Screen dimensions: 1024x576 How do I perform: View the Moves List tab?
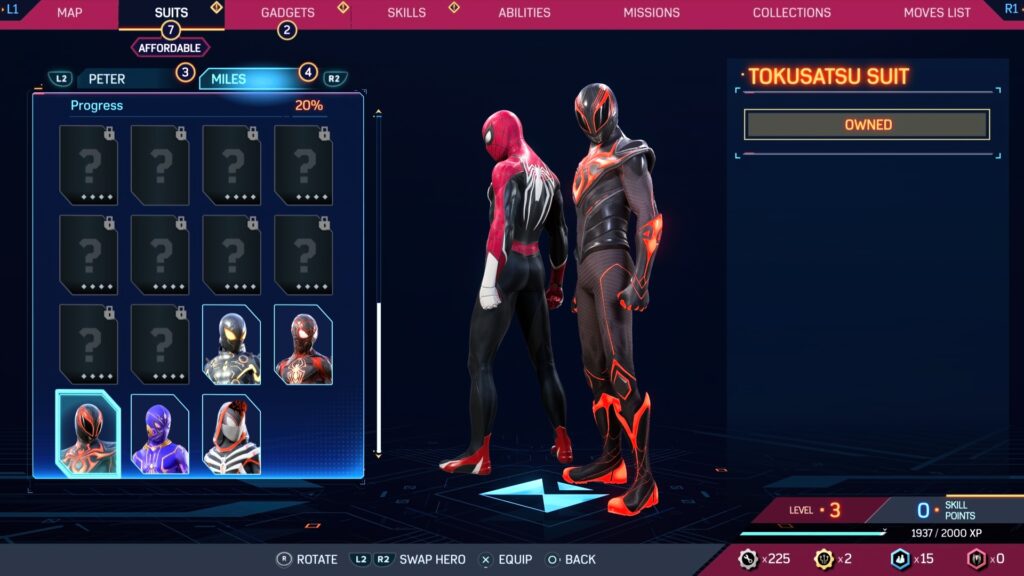click(936, 13)
